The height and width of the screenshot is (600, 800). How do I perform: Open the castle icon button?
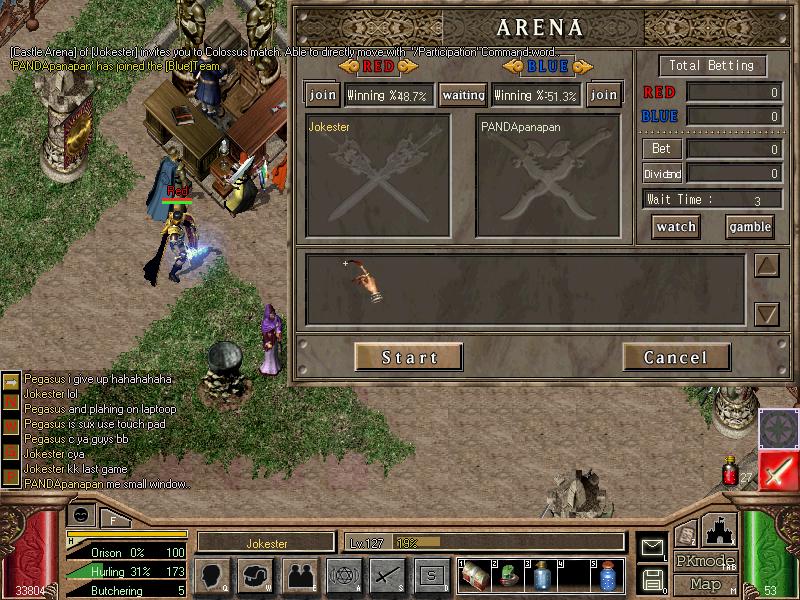pos(719,530)
